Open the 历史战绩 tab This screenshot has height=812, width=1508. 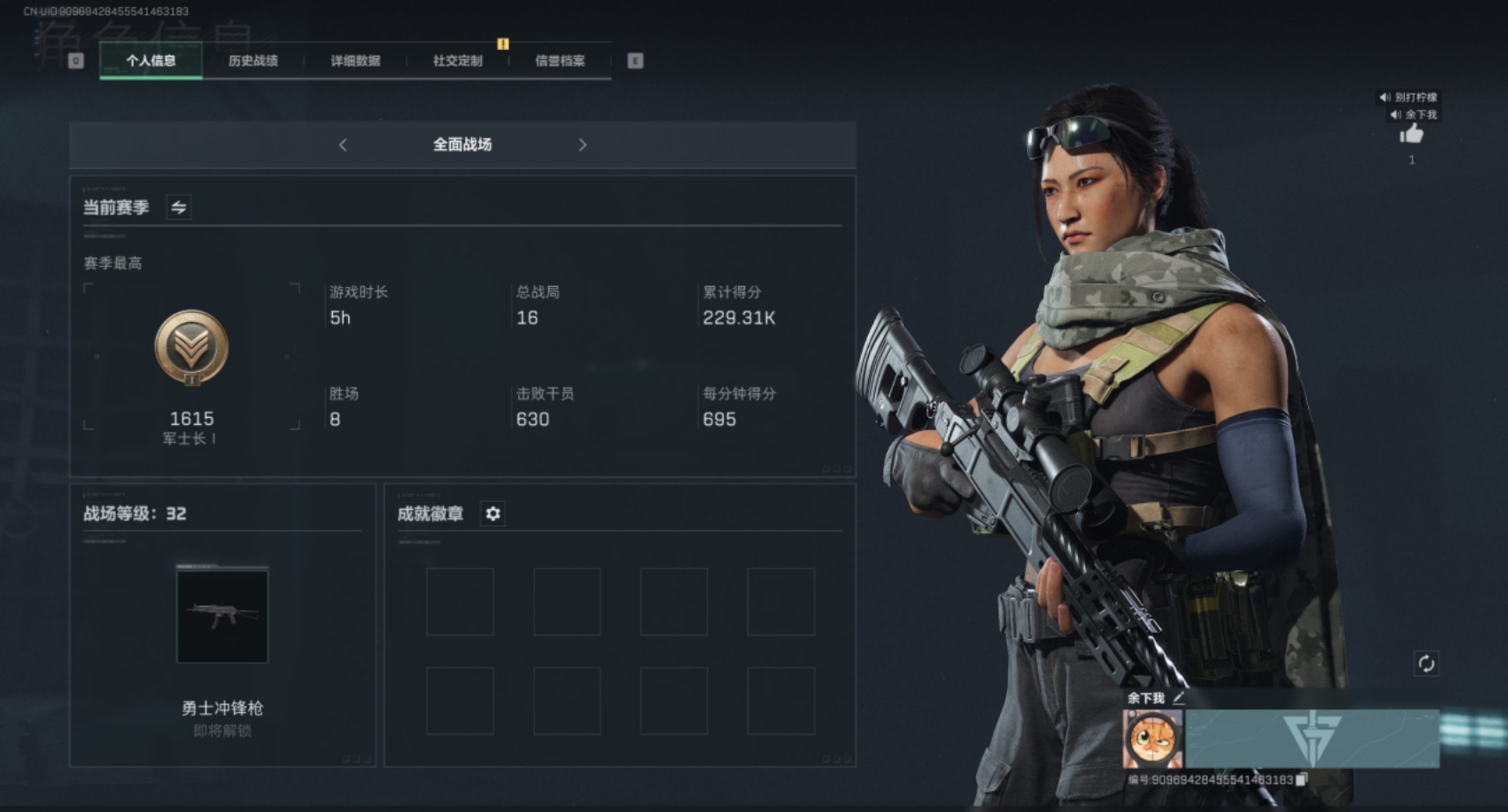253,61
